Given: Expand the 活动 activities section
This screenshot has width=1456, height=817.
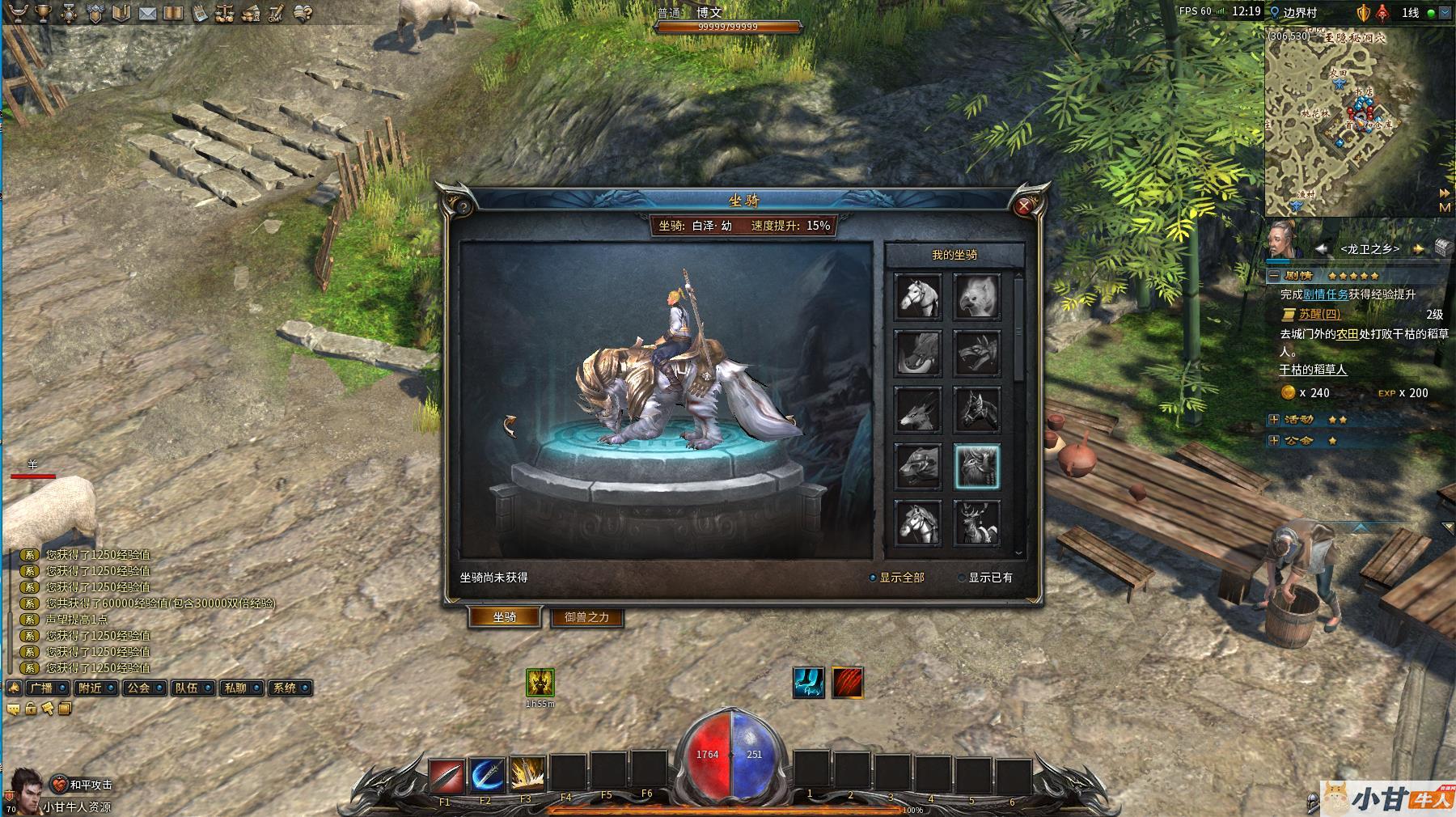Looking at the screenshot, I should 1274,420.
